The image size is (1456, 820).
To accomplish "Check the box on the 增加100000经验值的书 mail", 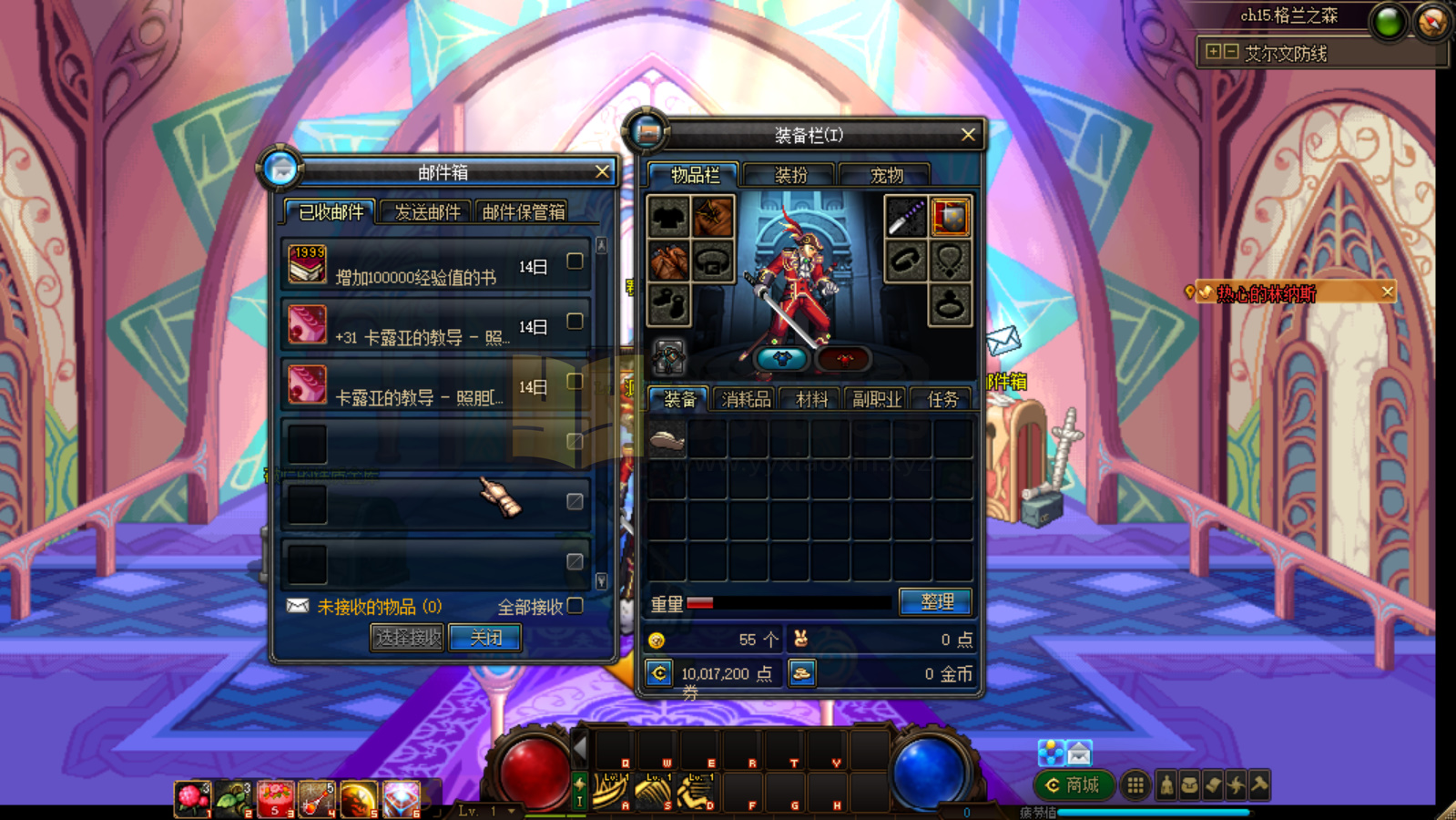I will [x=574, y=262].
